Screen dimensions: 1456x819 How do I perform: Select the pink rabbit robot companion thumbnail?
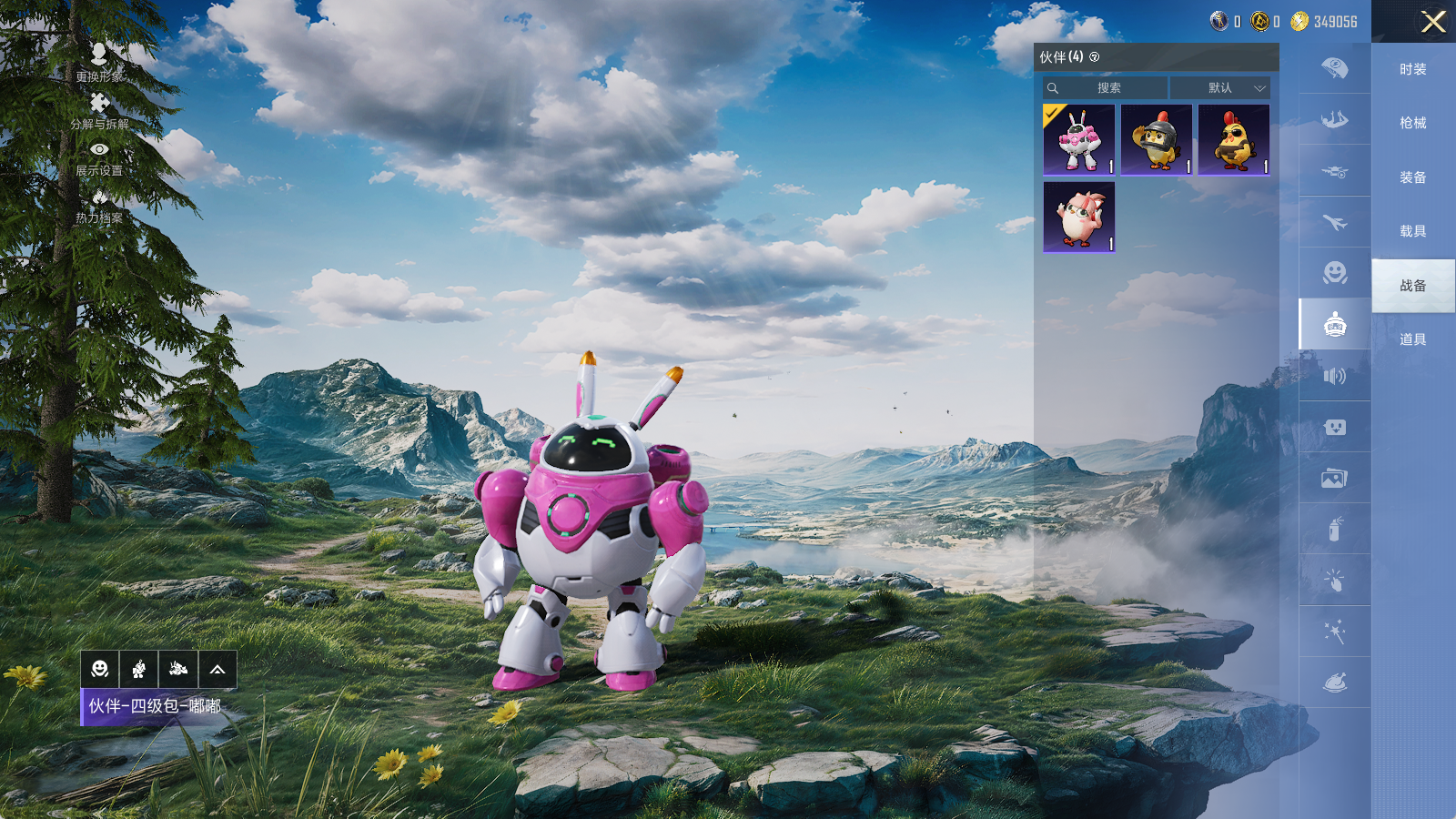coord(1079,139)
